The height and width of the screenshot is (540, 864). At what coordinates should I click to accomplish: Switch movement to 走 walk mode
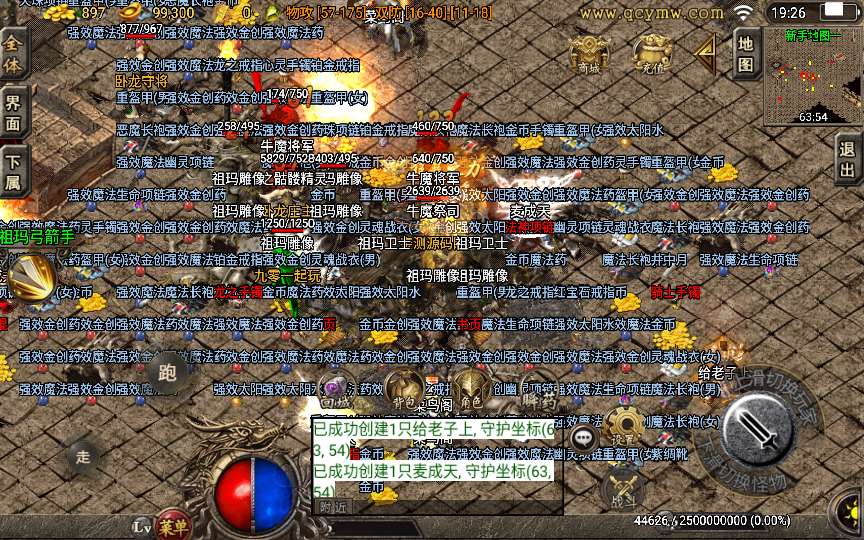pyautogui.click(x=83, y=456)
